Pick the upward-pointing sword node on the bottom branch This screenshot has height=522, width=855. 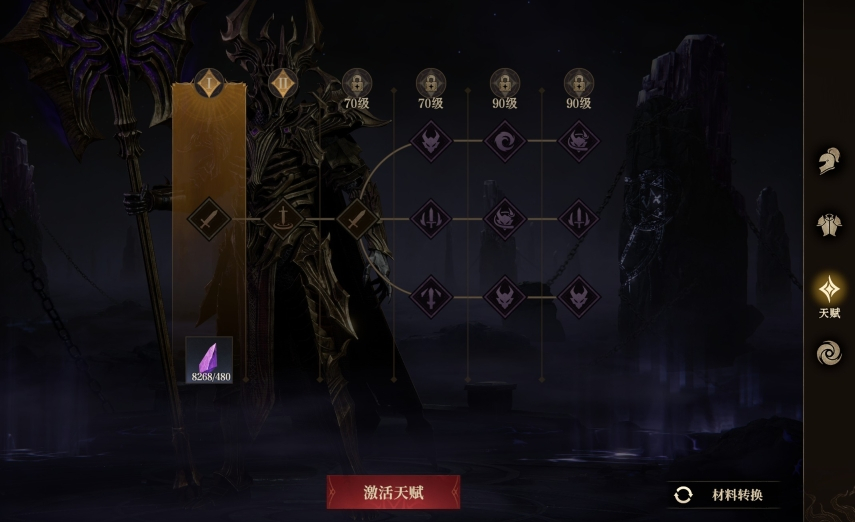[431, 296]
